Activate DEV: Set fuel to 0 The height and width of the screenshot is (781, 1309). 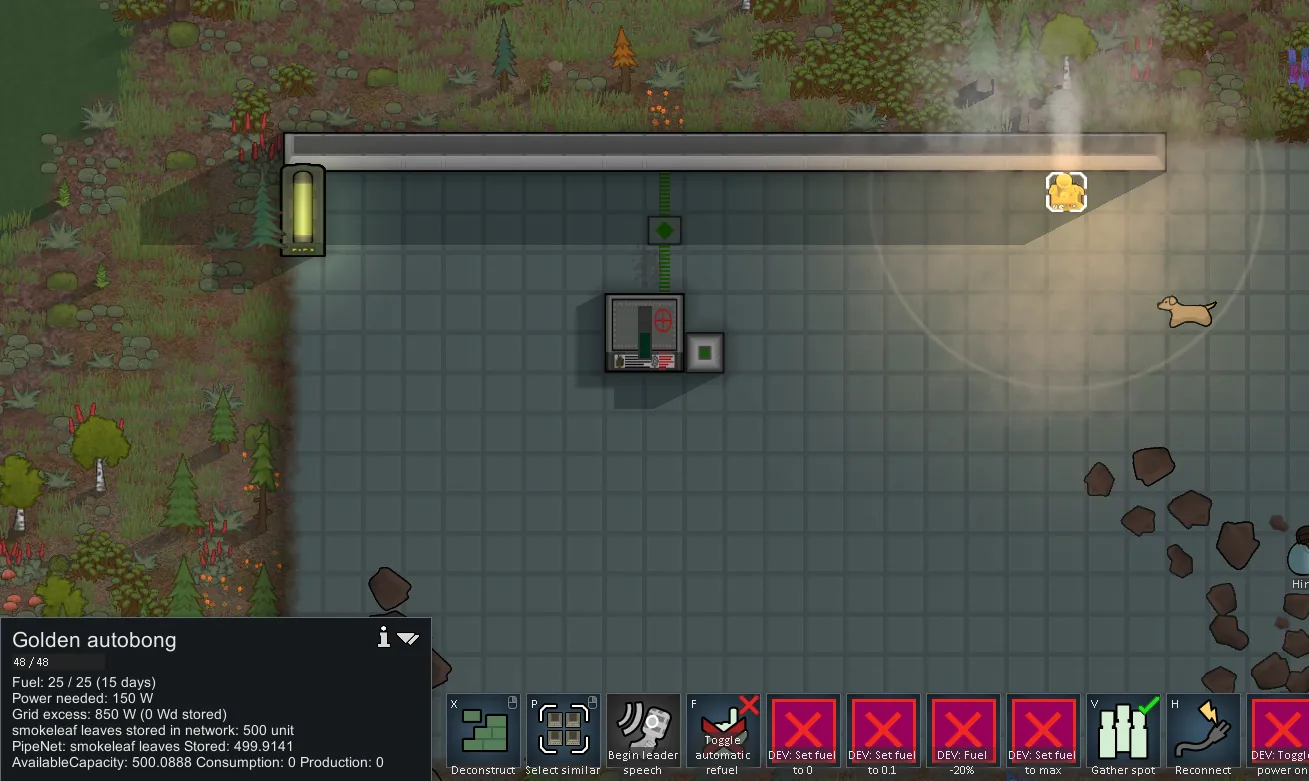pyautogui.click(x=803, y=731)
